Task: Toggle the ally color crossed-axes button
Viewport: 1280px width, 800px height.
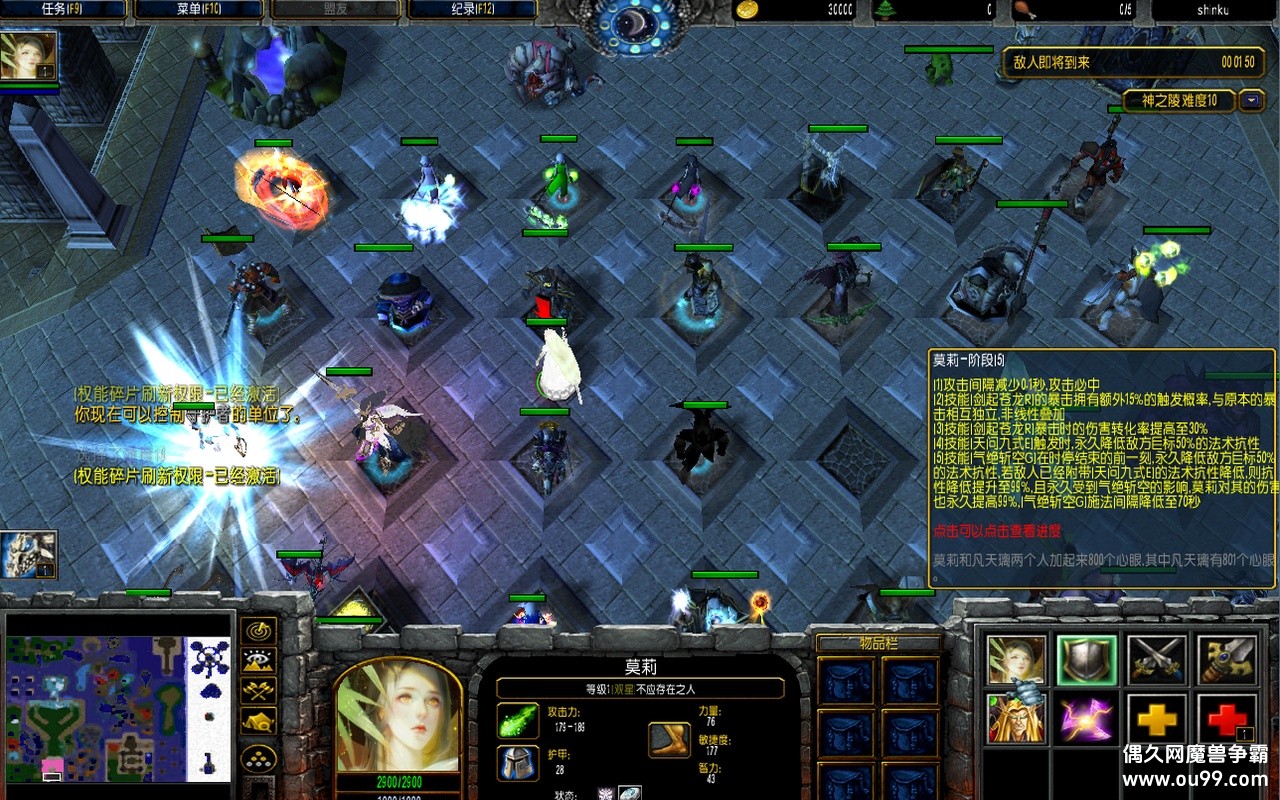Action: [260, 690]
